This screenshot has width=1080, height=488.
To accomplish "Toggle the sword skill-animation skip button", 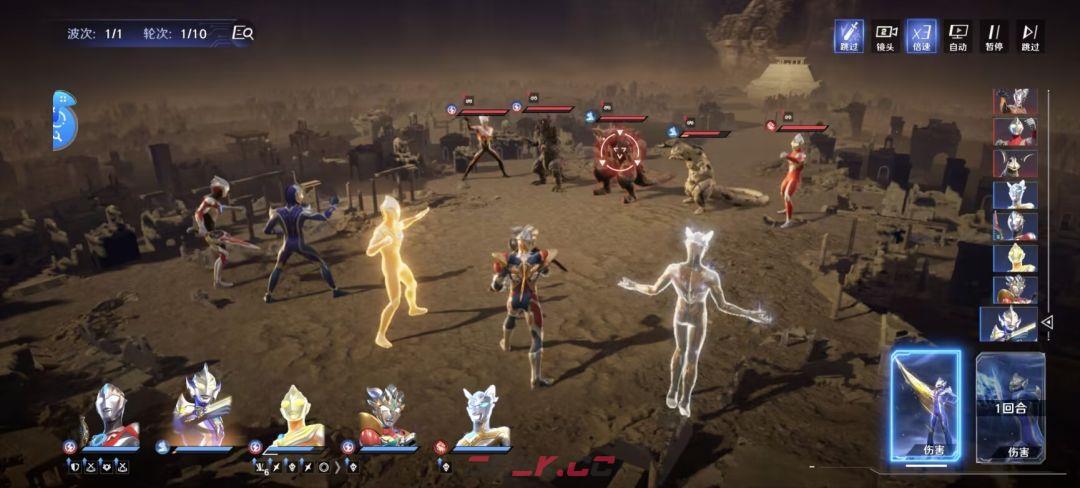I will (x=849, y=36).
